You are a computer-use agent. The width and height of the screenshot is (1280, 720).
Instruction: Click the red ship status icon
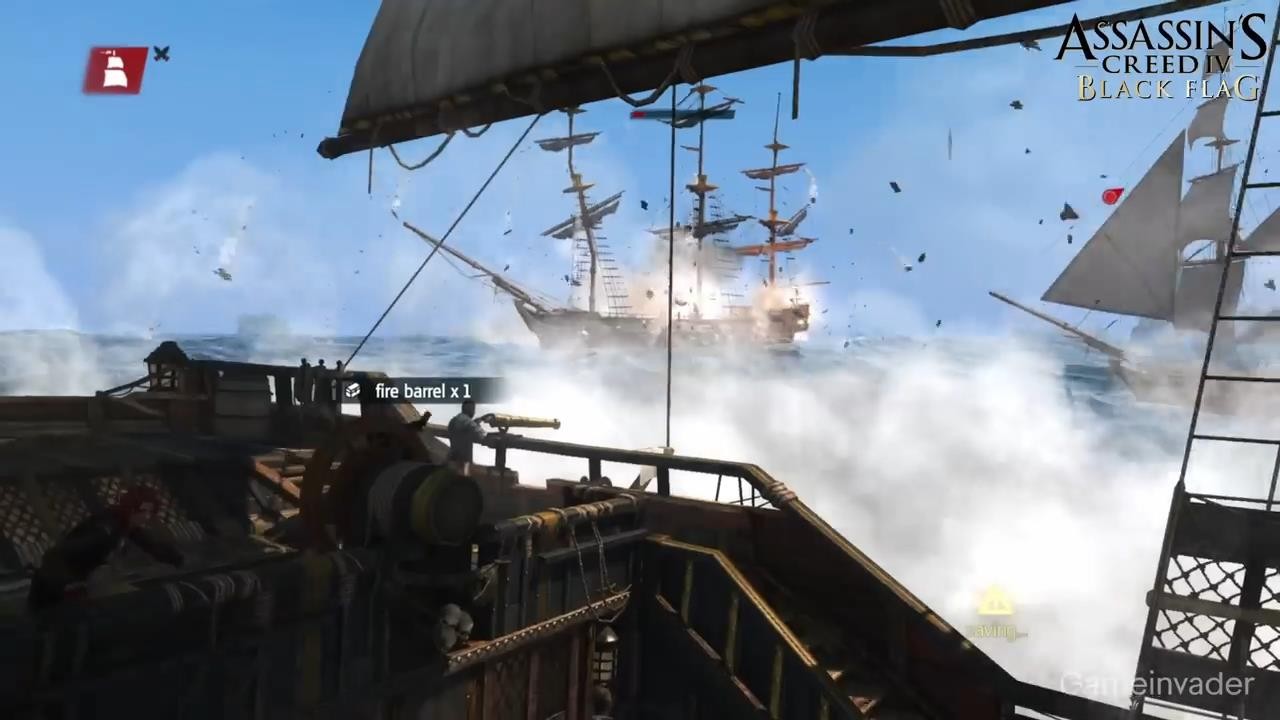click(x=115, y=70)
